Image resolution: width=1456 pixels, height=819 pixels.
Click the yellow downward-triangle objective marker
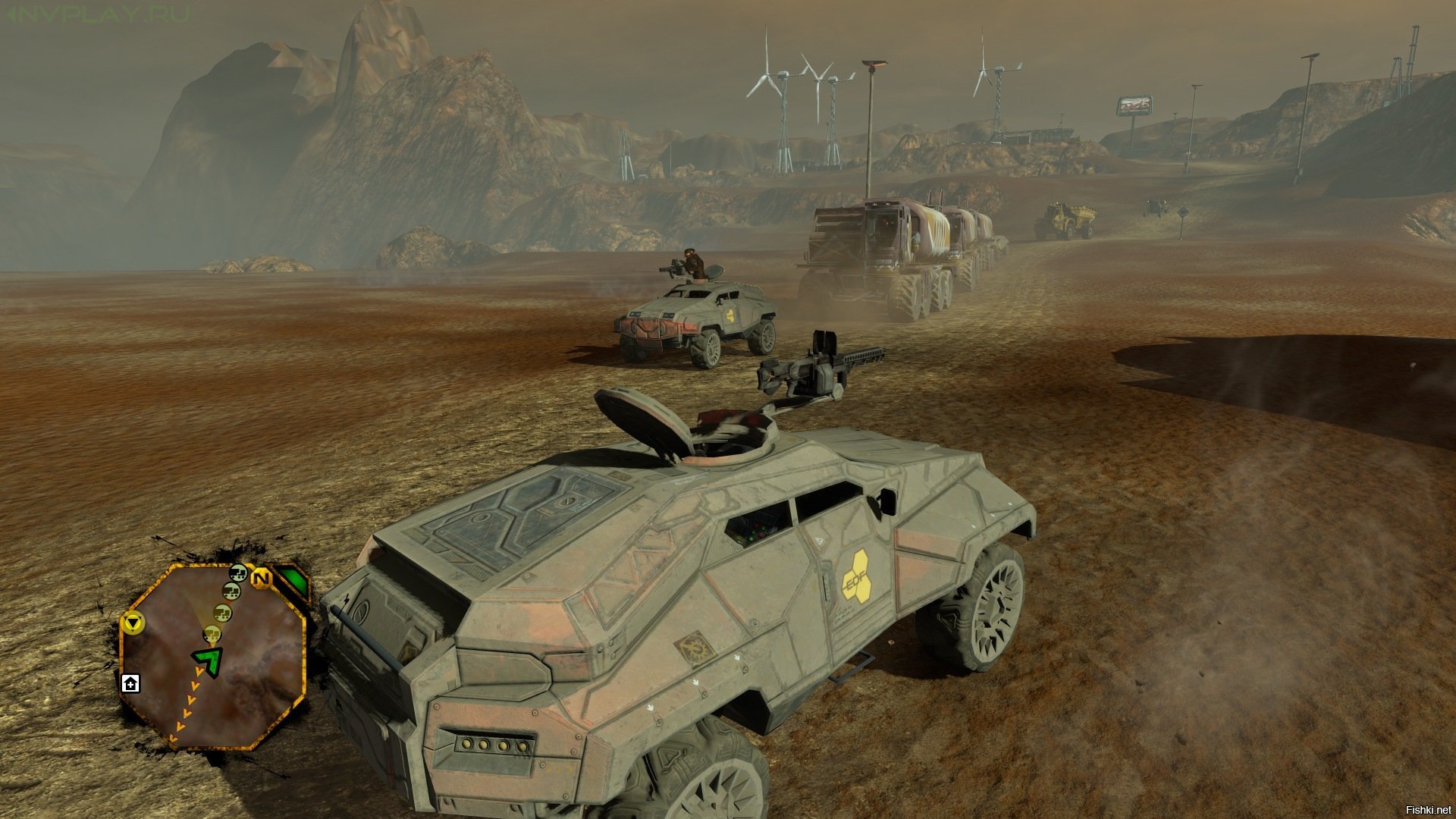pyautogui.click(x=133, y=623)
